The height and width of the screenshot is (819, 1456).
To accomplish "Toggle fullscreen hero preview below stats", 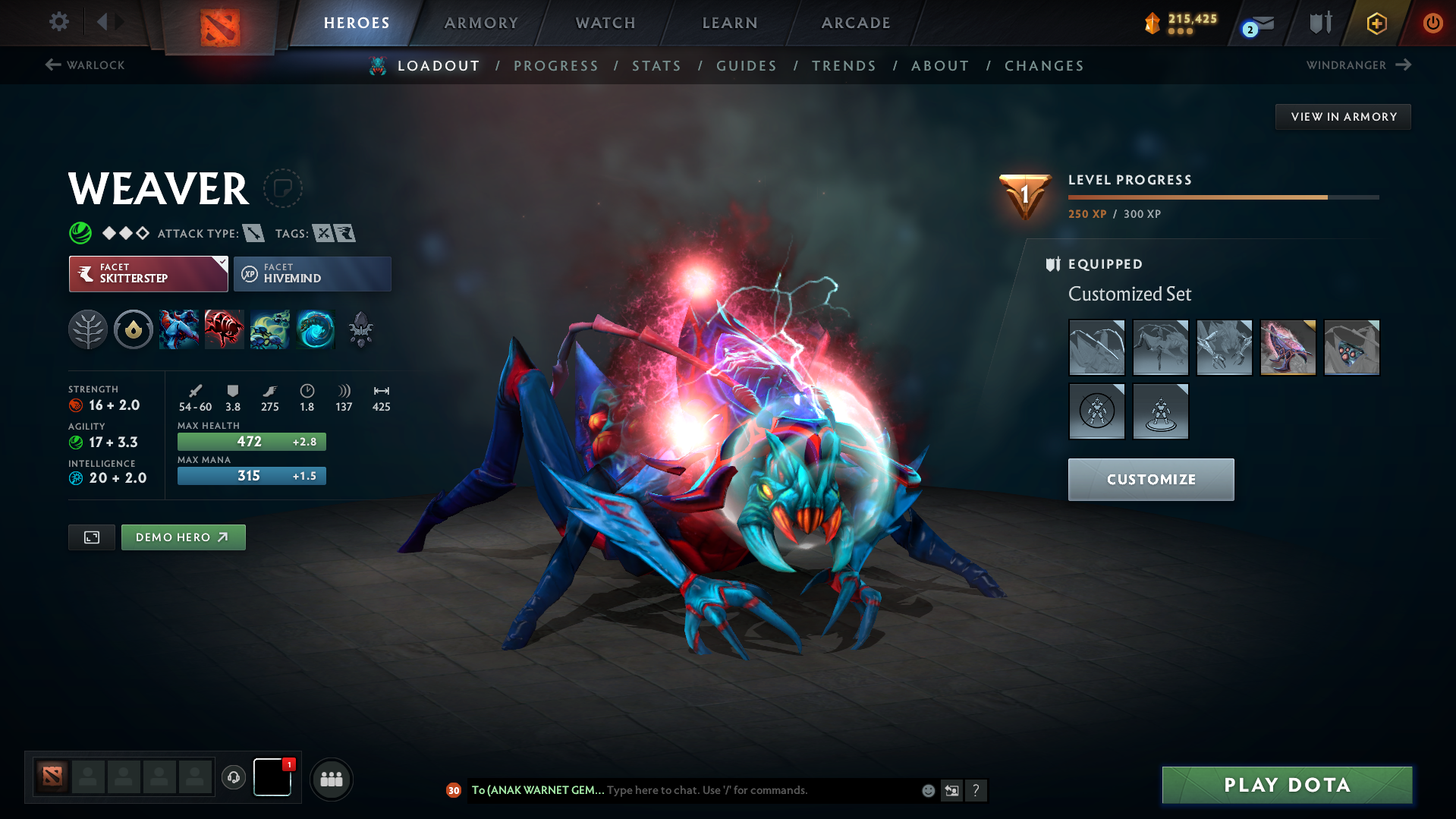I will 91,537.
